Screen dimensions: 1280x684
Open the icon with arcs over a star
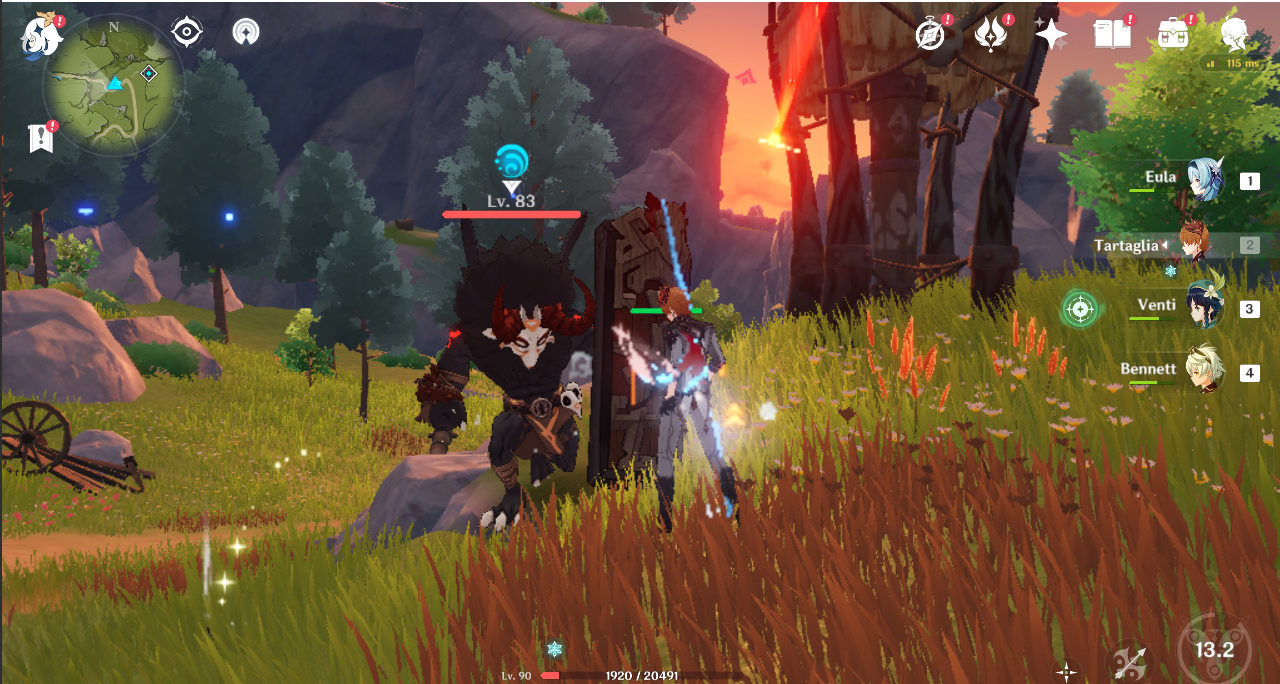pyautogui.click(x=244, y=32)
